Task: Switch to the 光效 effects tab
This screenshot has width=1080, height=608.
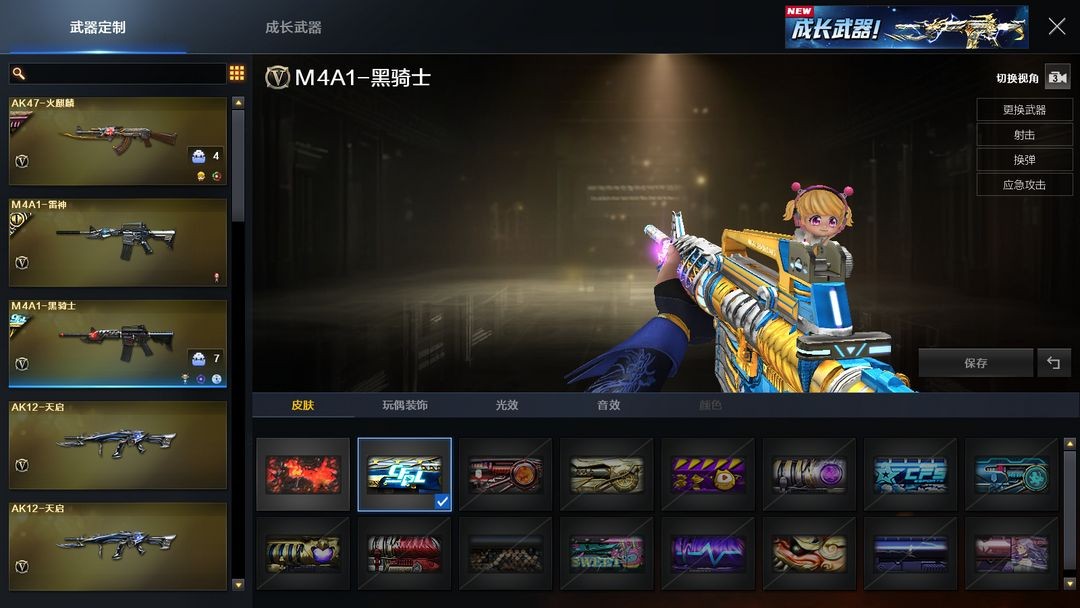Action: (507, 405)
